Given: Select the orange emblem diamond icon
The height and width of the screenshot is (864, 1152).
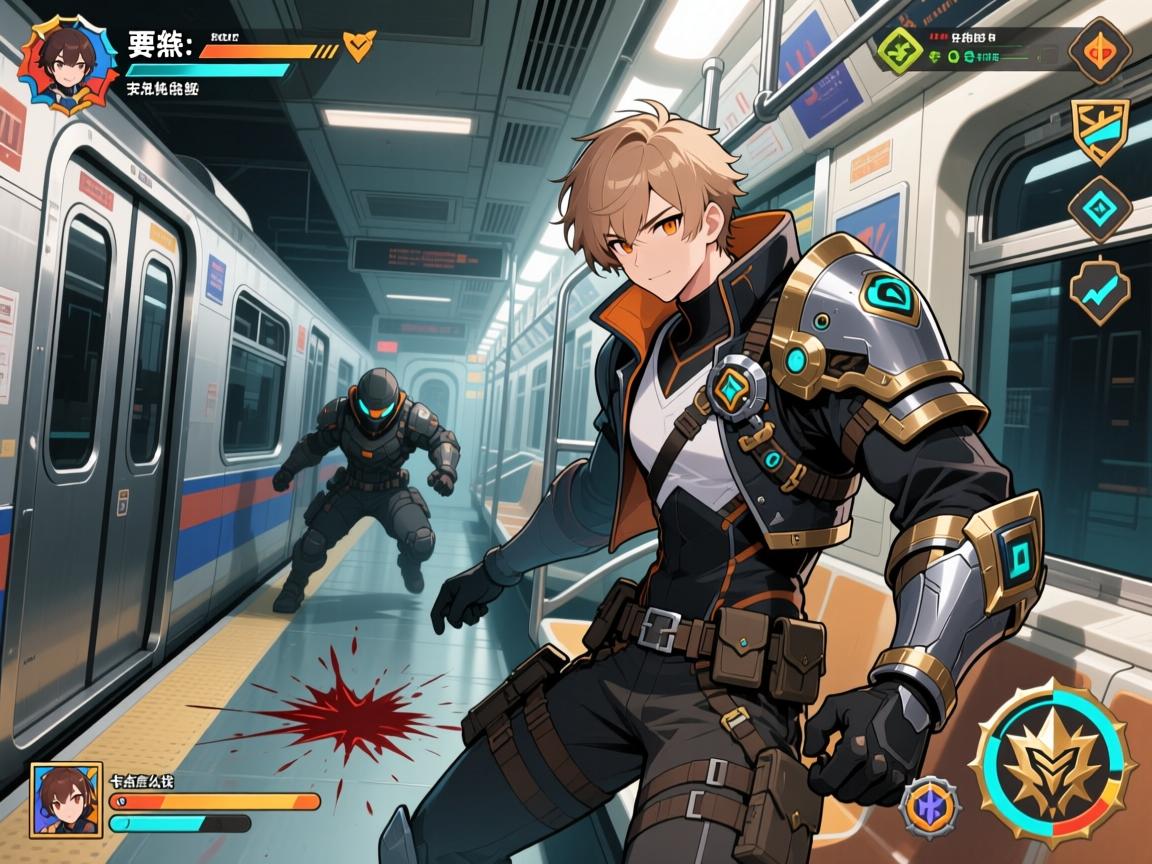Looking at the screenshot, I should tap(1099, 50).
